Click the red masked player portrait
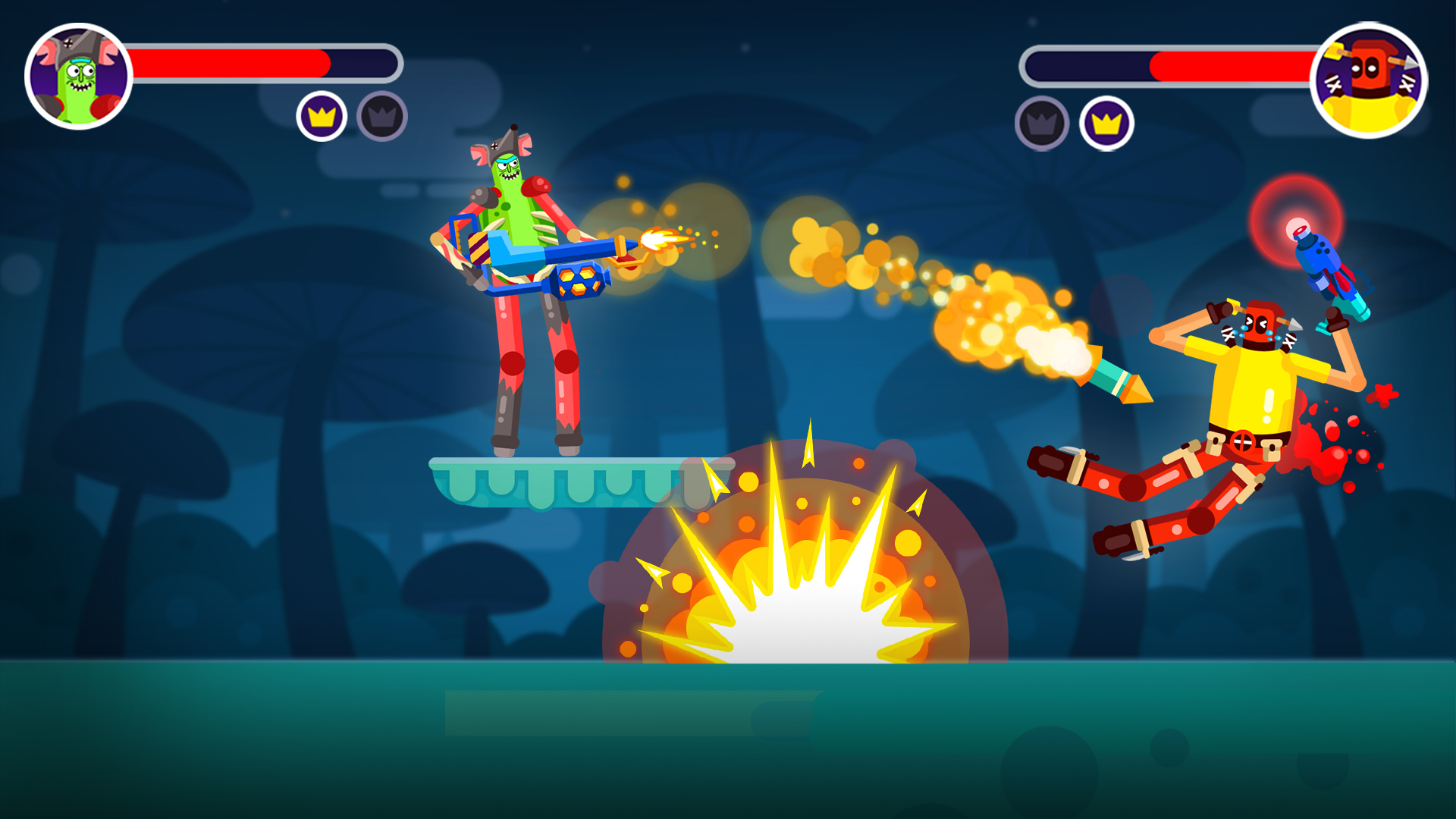This screenshot has height=819, width=1456. pyautogui.click(x=1369, y=80)
